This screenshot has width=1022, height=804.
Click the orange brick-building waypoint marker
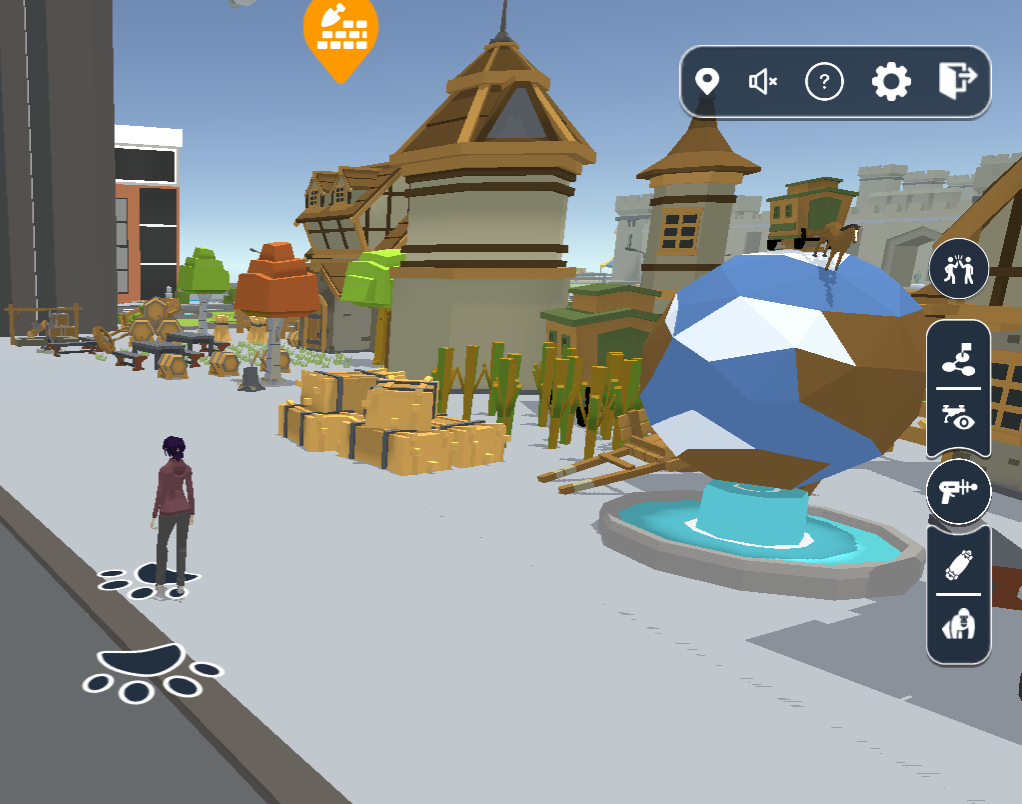[x=341, y=34]
